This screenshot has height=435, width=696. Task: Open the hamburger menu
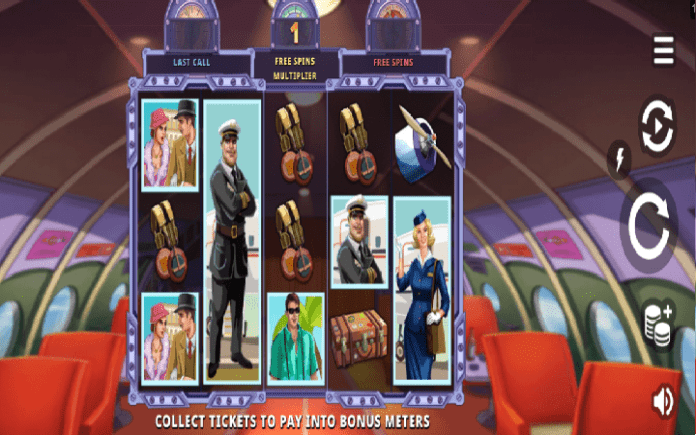pyautogui.click(x=663, y=50)
